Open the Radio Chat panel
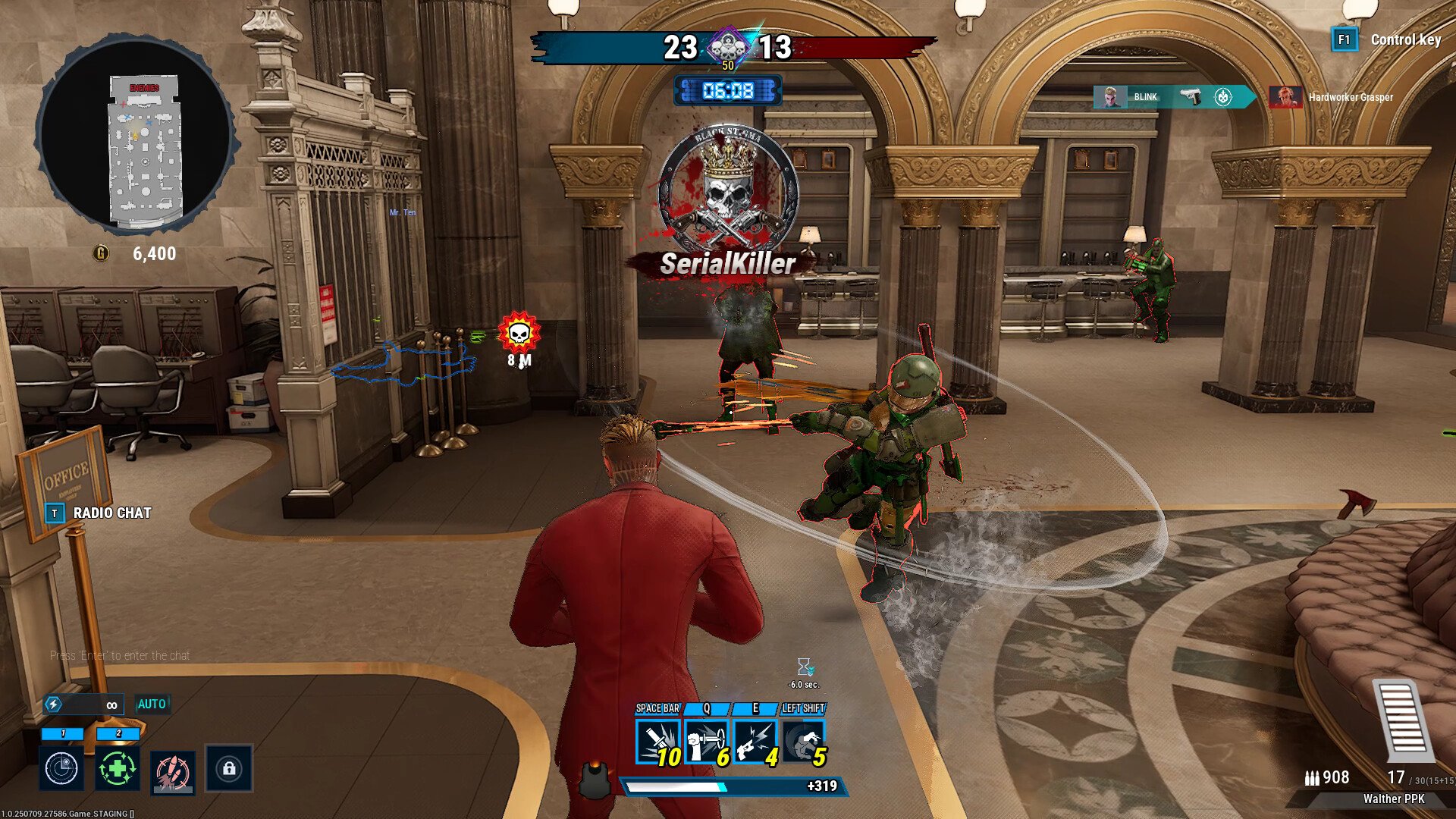1456x819 pixels. tap(111, 513)
